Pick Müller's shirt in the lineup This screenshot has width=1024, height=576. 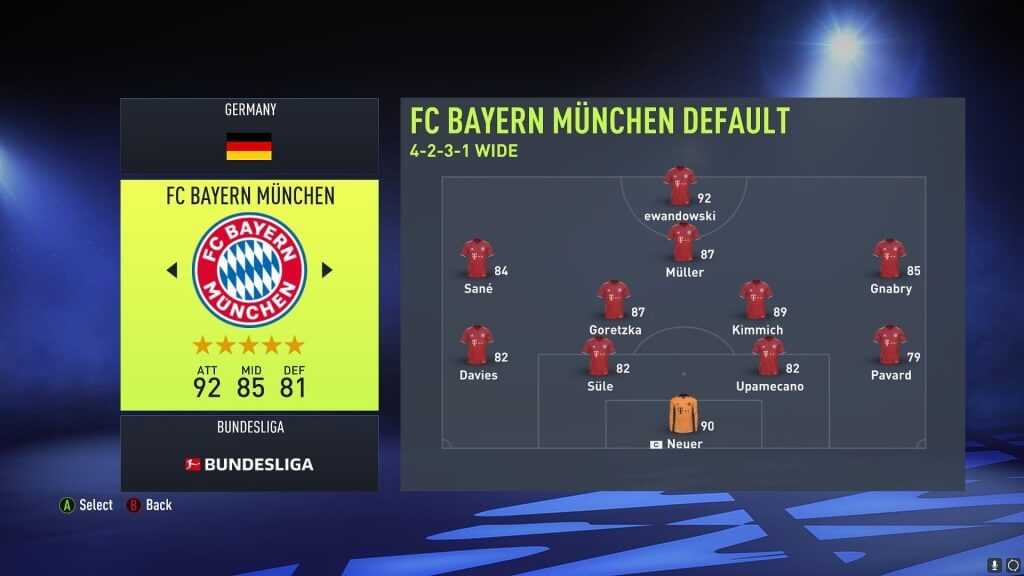point(683,243)
